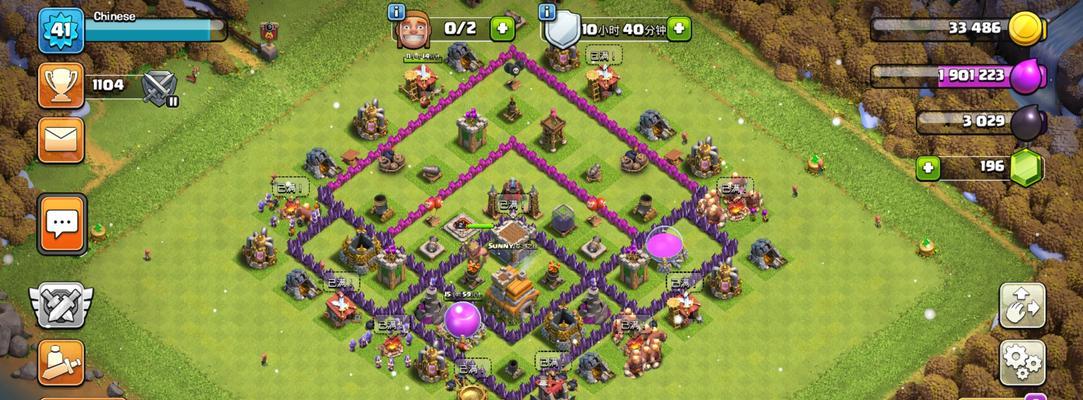
Task: Buy gems with the green plus button
Action: 928,166
